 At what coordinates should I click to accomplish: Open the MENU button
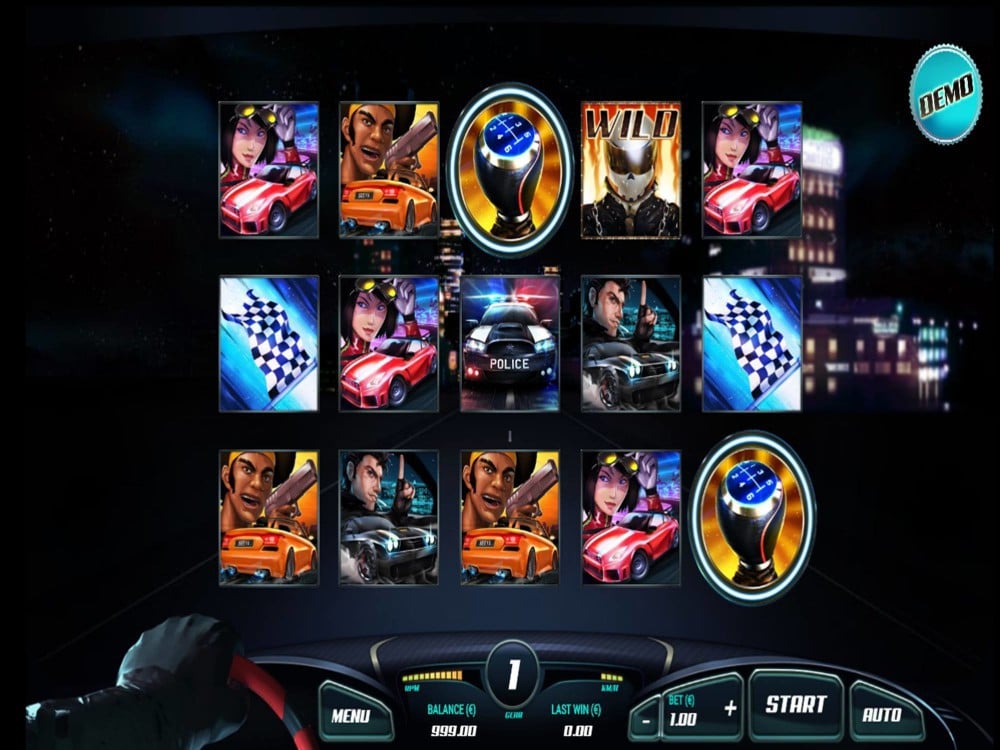click(x=350, y=714)
